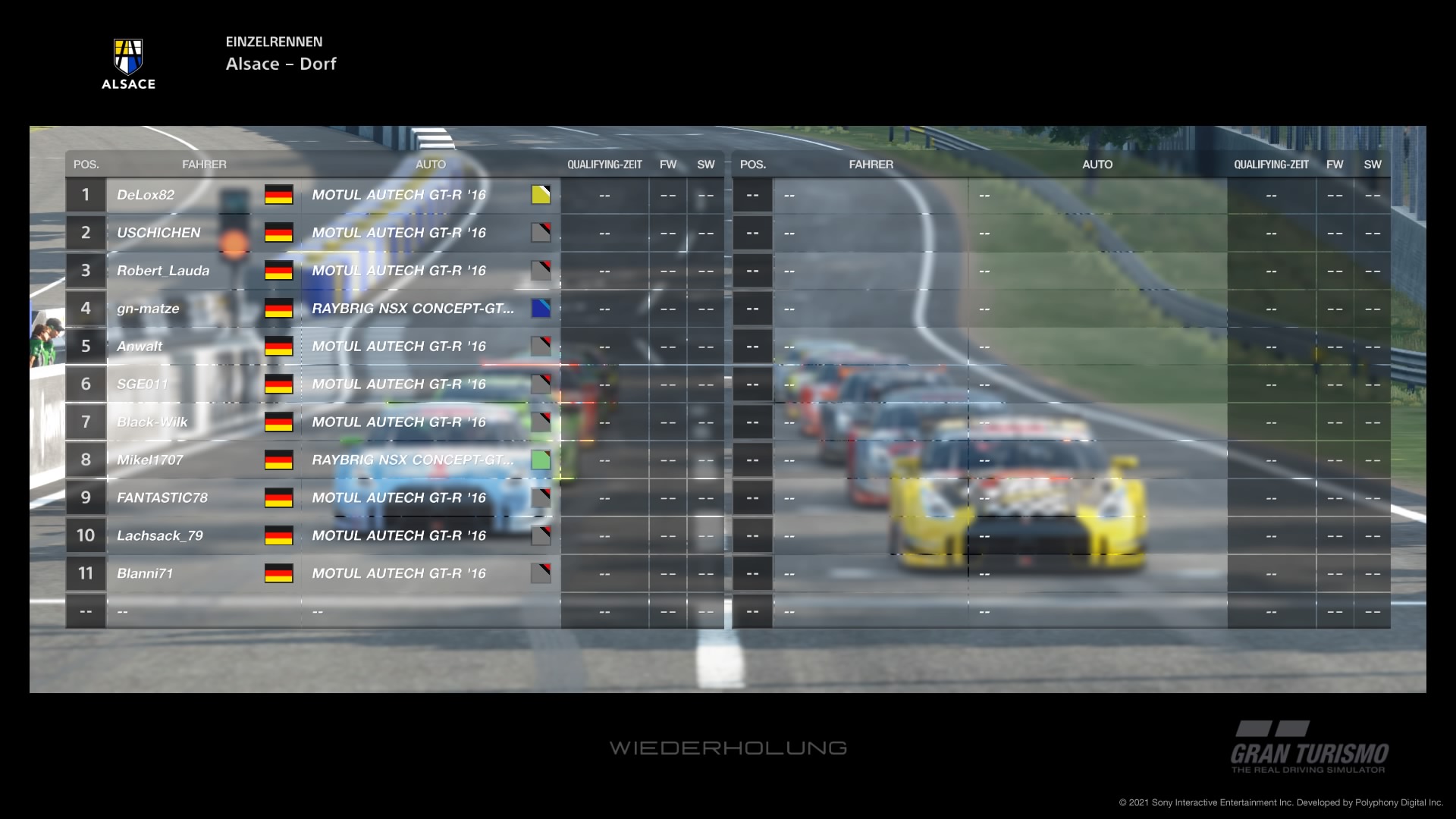Select Blanni71 in position eleven
The height and width of the screenshot is (819, 1456).
(x=145, y=574)
